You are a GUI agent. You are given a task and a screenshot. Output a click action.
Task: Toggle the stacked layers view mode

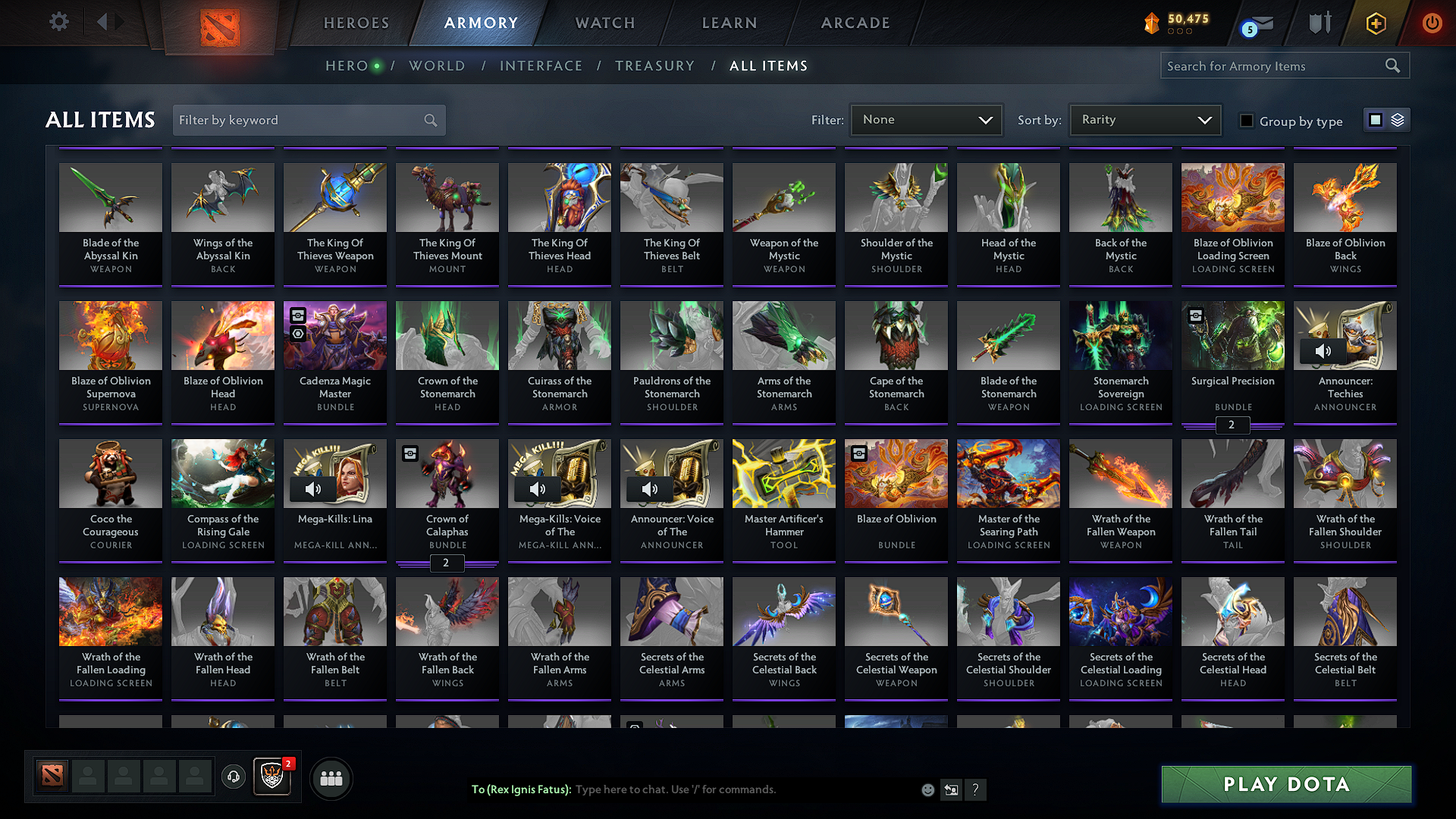(1398, 119)
